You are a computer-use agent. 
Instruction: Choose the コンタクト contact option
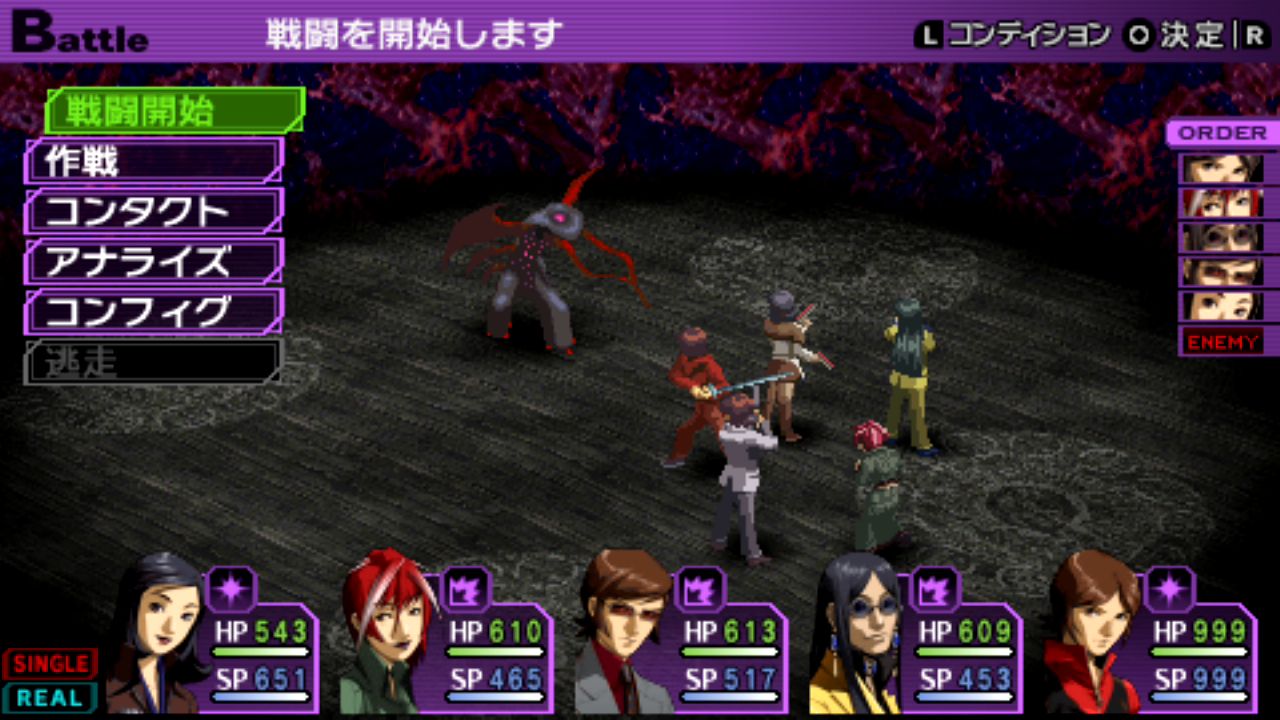coord(154,211)
